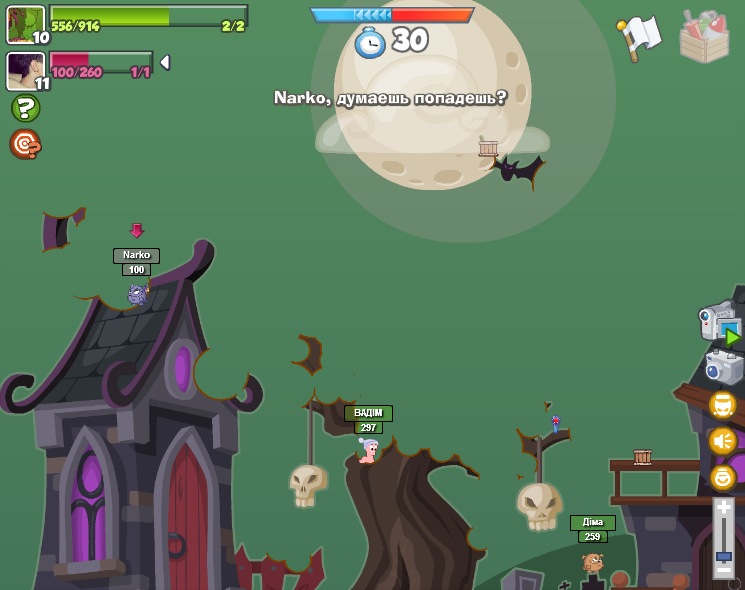Image resolution: width=745 pixels, height=590 pixels.
Task: Start video recording with the camcorder icon
Action: tap(720, 324)
